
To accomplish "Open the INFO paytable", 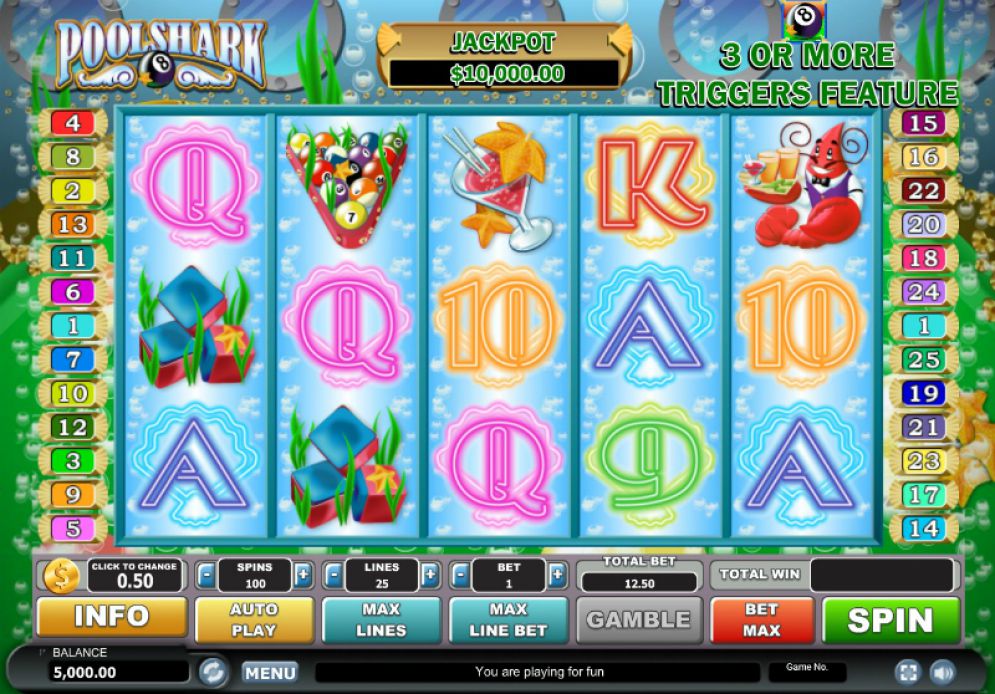I will pos(111,617).
